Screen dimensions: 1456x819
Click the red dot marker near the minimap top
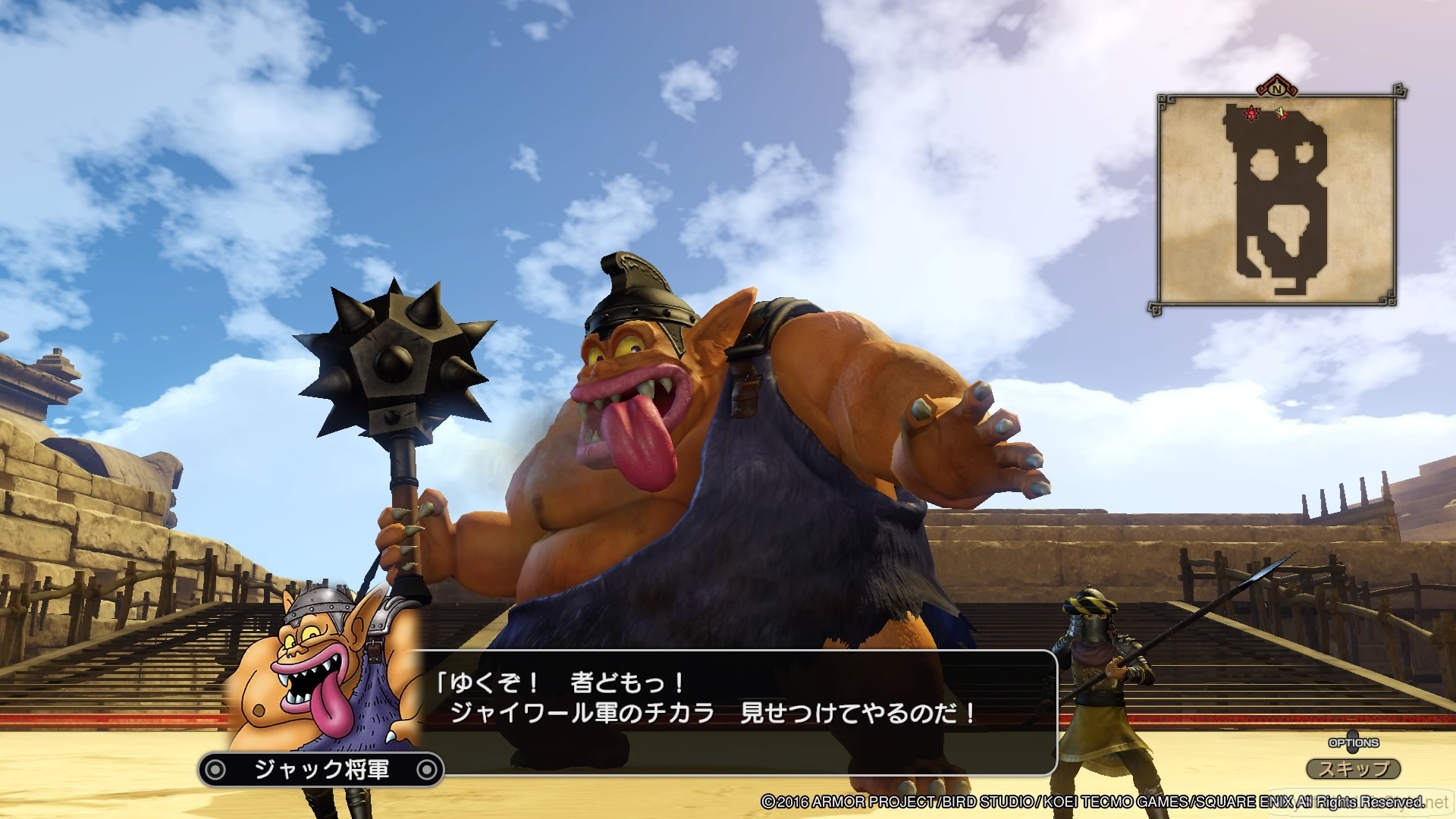1284,116
